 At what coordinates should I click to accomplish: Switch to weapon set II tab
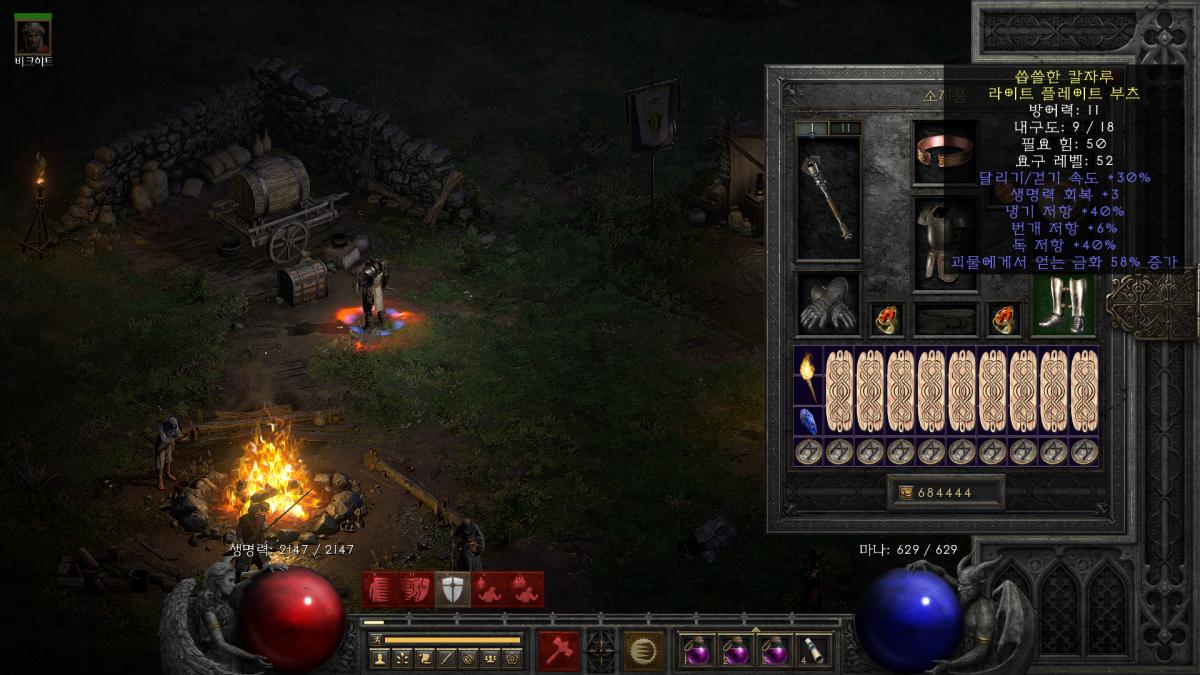coord(846,128)
